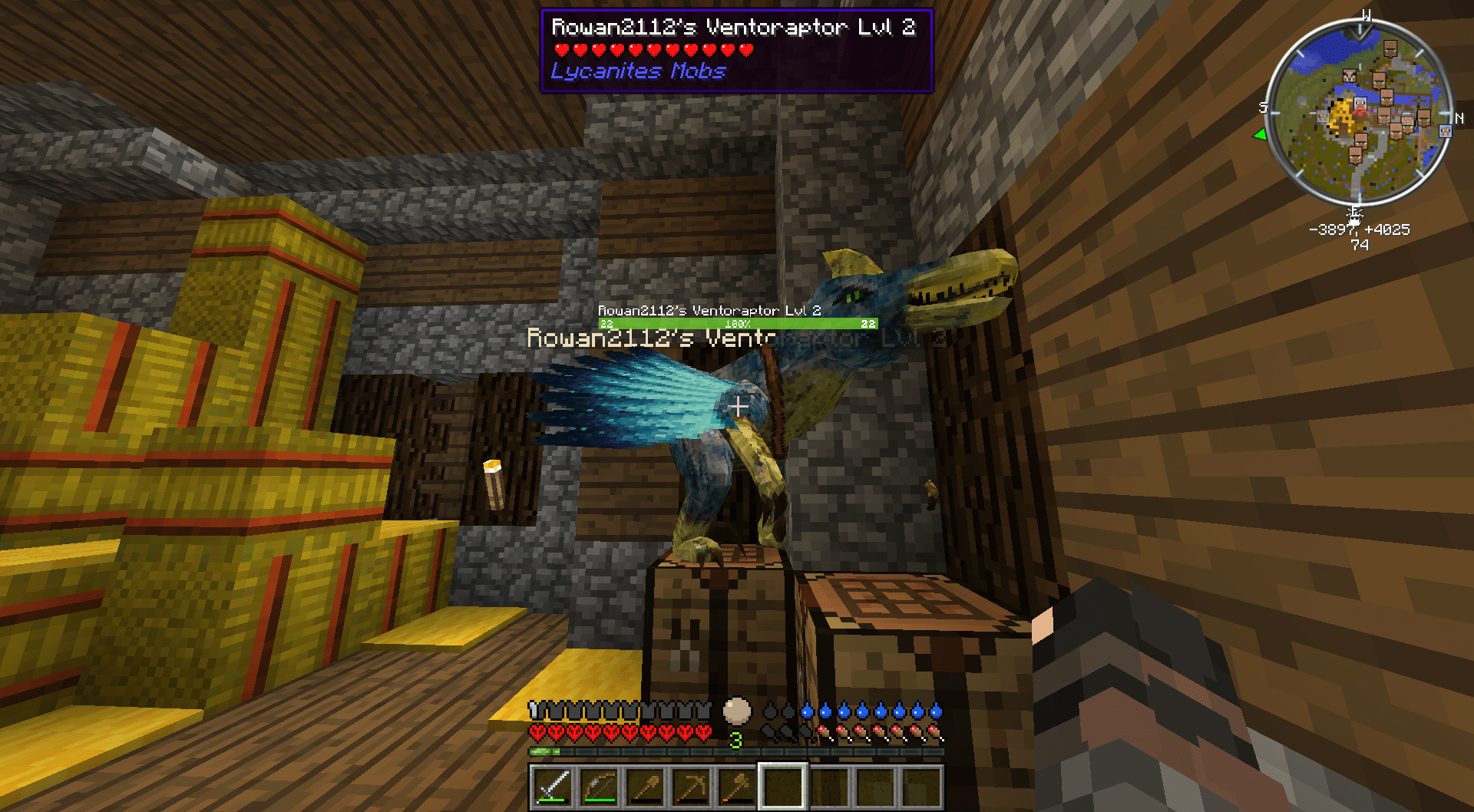
Task: Click the green player arrow beside the minimap
Action: 1259,134
